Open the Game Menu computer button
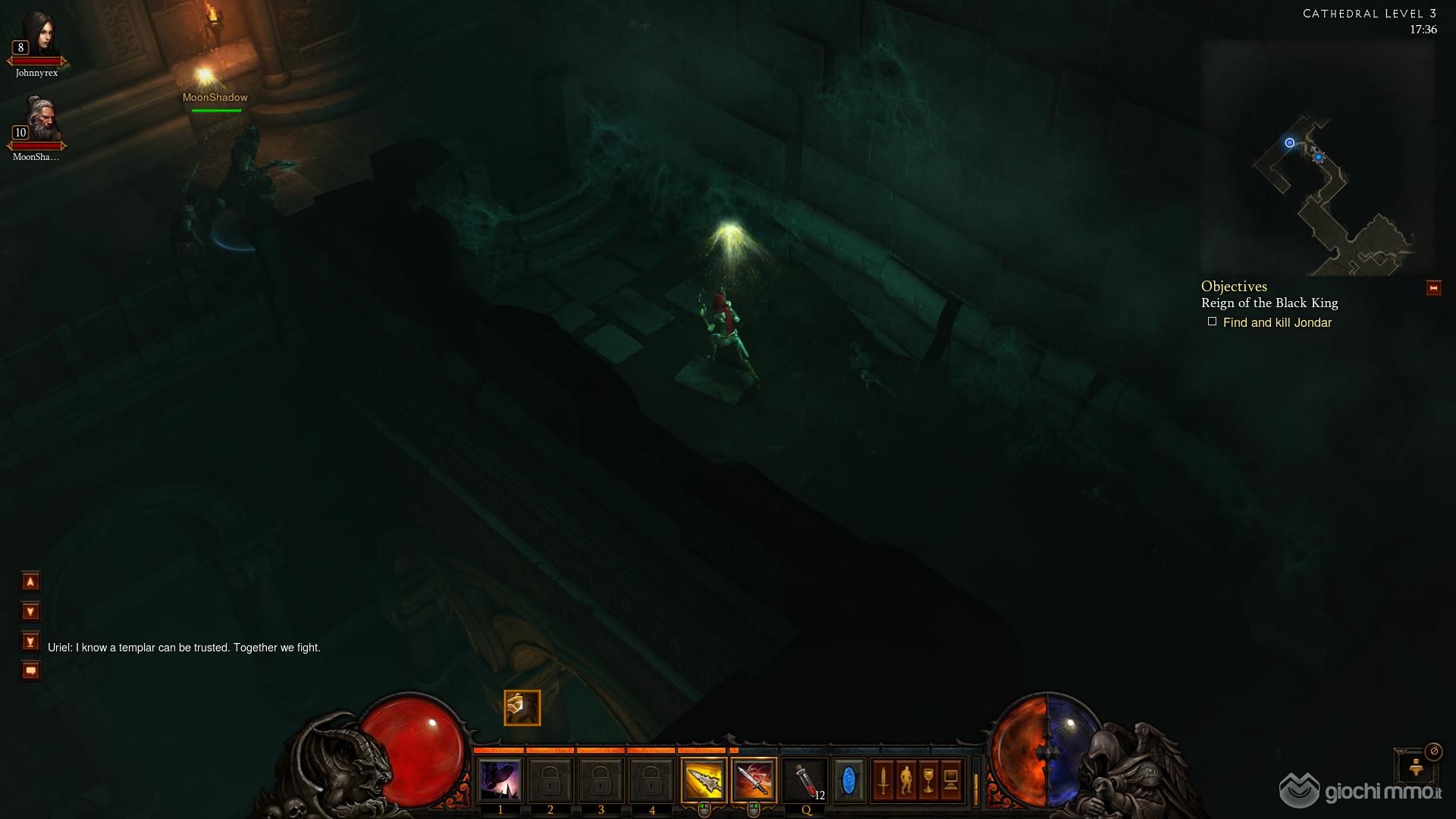The height and width of the screenshot is (819, 1456). tap(951, 780)
